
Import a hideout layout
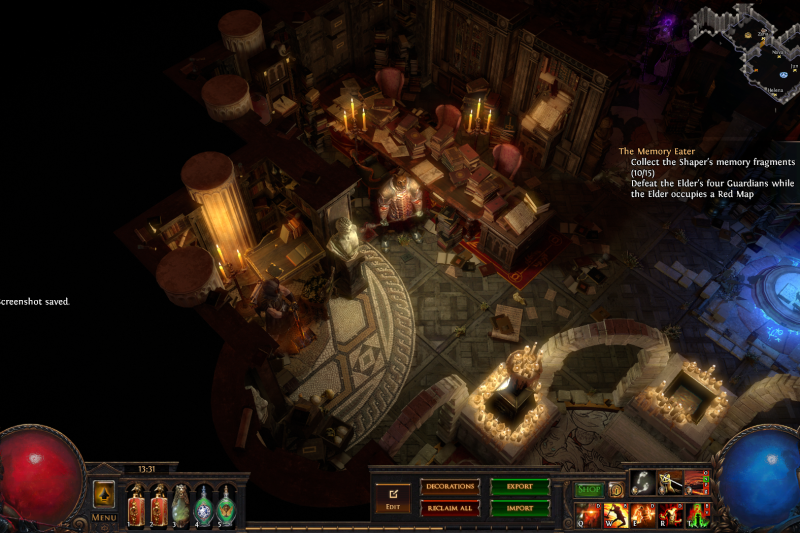519,508
